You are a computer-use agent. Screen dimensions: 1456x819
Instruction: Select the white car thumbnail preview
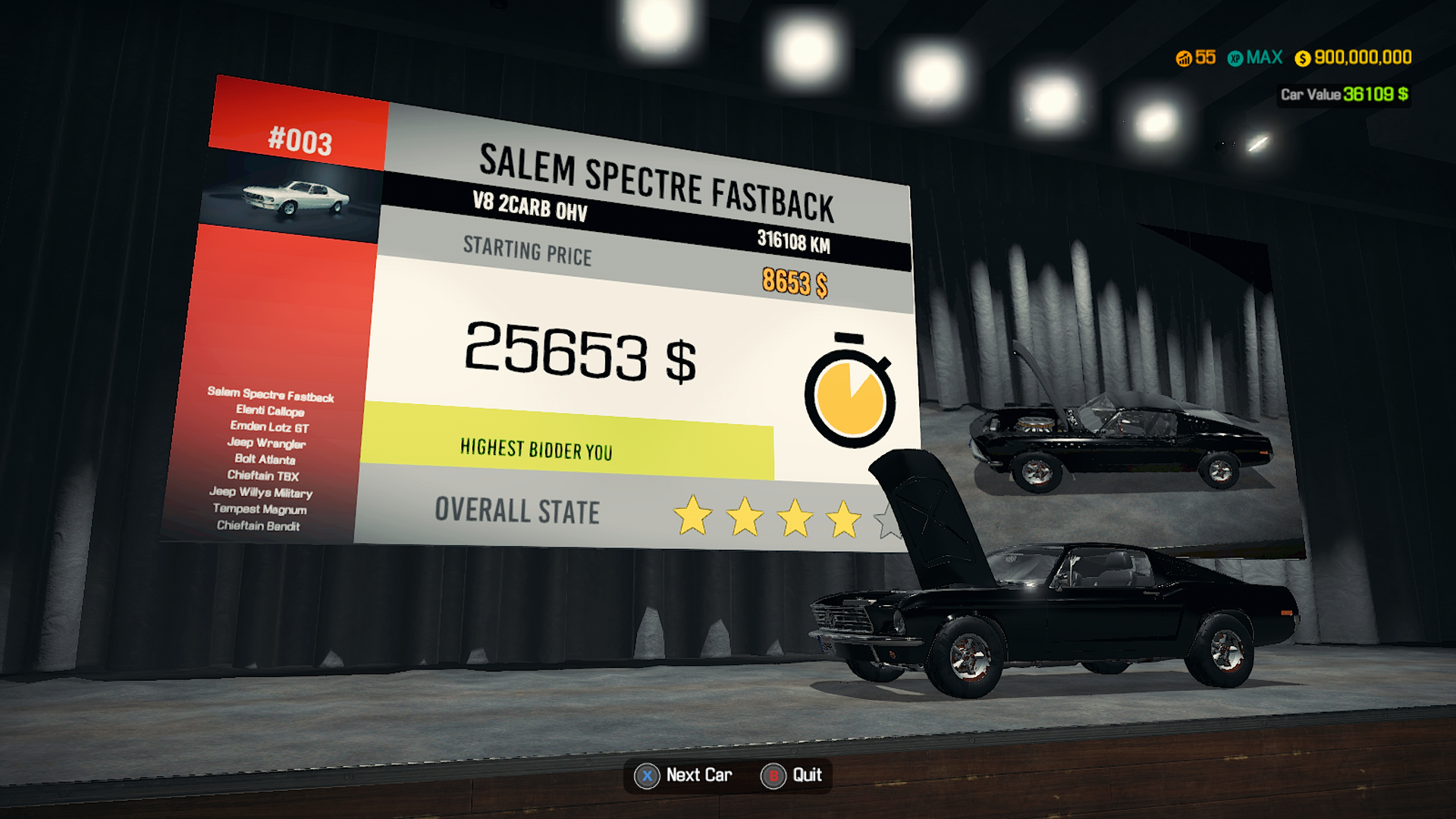tap(295, 197)
